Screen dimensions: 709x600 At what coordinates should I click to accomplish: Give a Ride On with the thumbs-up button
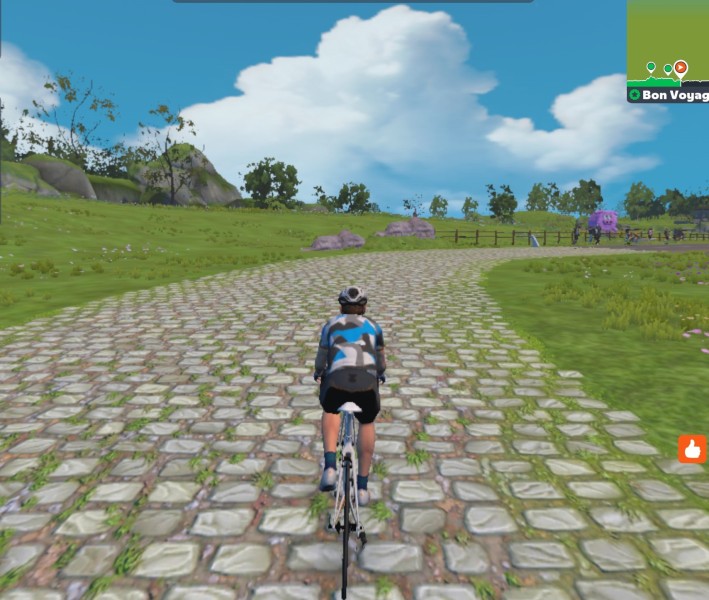click(x=692, y=448)
